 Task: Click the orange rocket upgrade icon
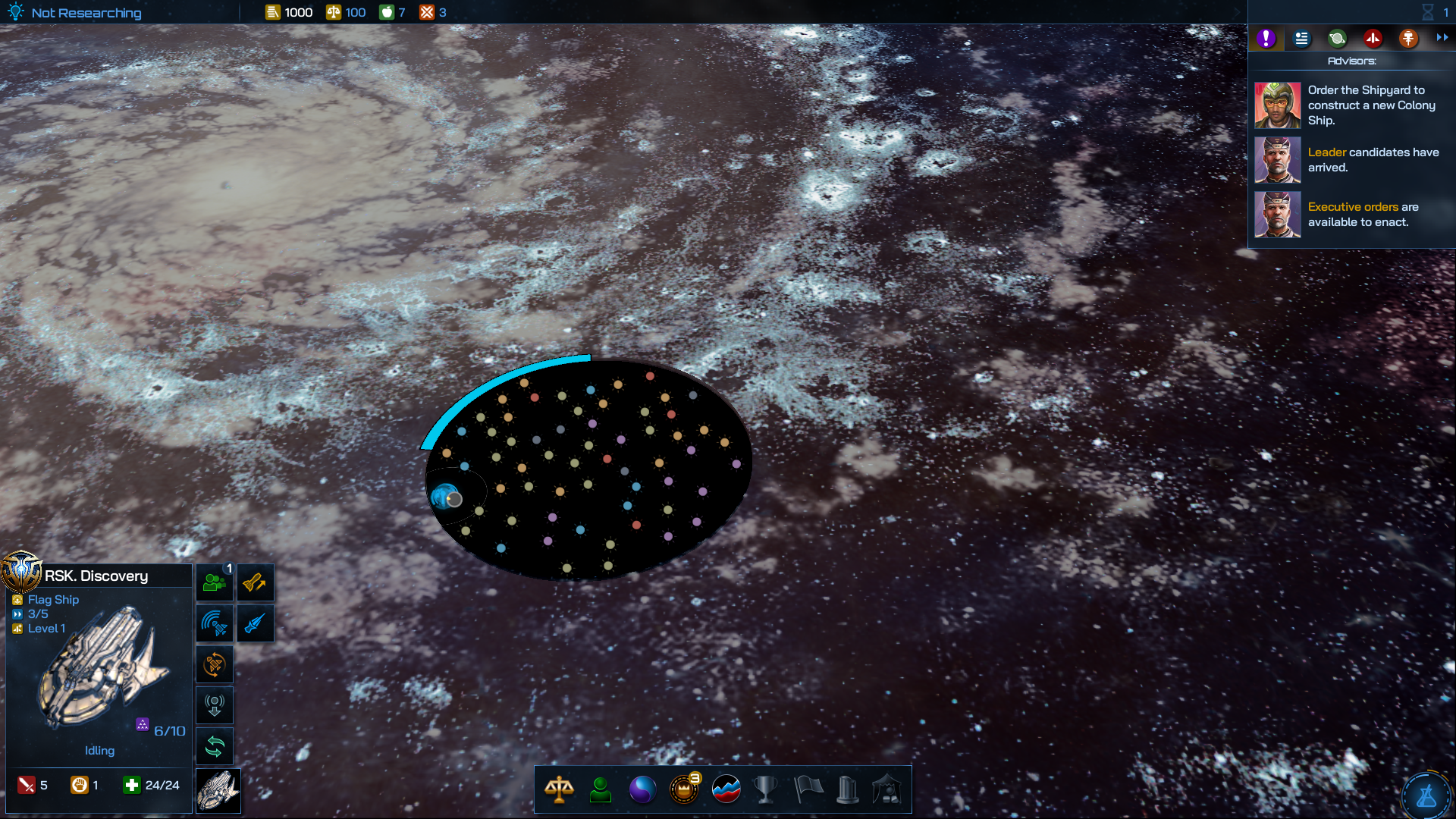(x=255, y=583)
